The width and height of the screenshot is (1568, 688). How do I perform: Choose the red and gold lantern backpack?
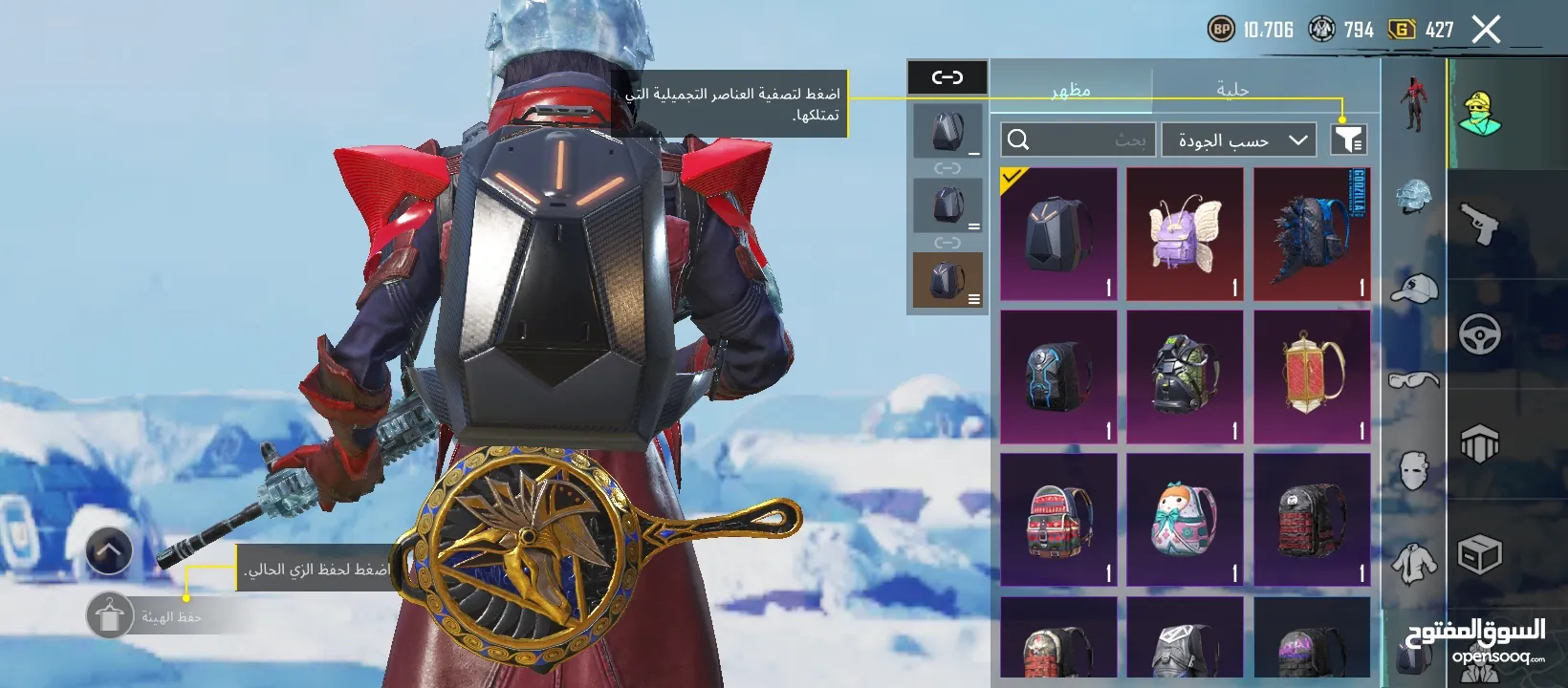click(x=1312, y=376)
